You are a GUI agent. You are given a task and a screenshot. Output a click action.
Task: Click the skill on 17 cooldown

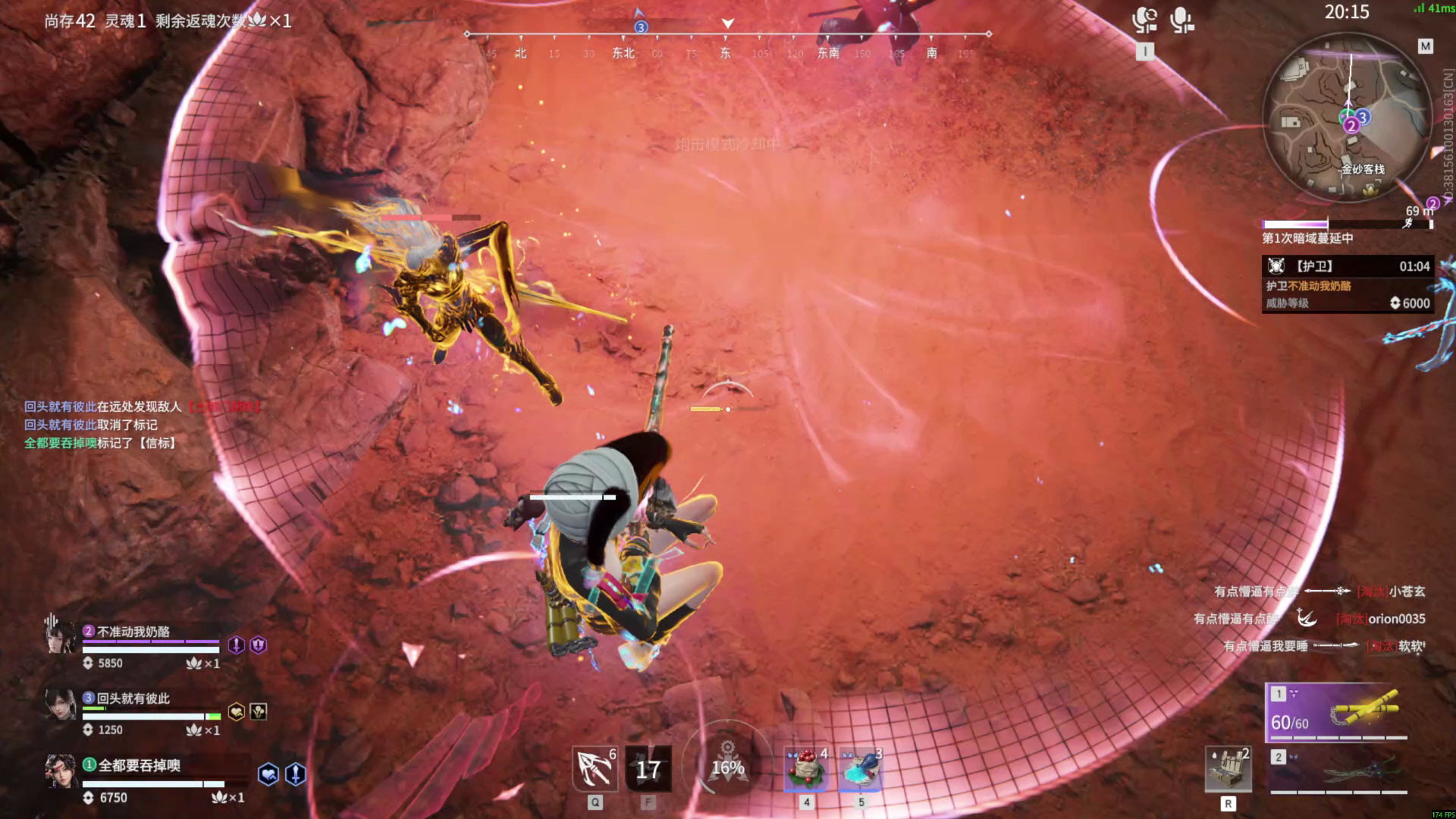pos(648,769)
